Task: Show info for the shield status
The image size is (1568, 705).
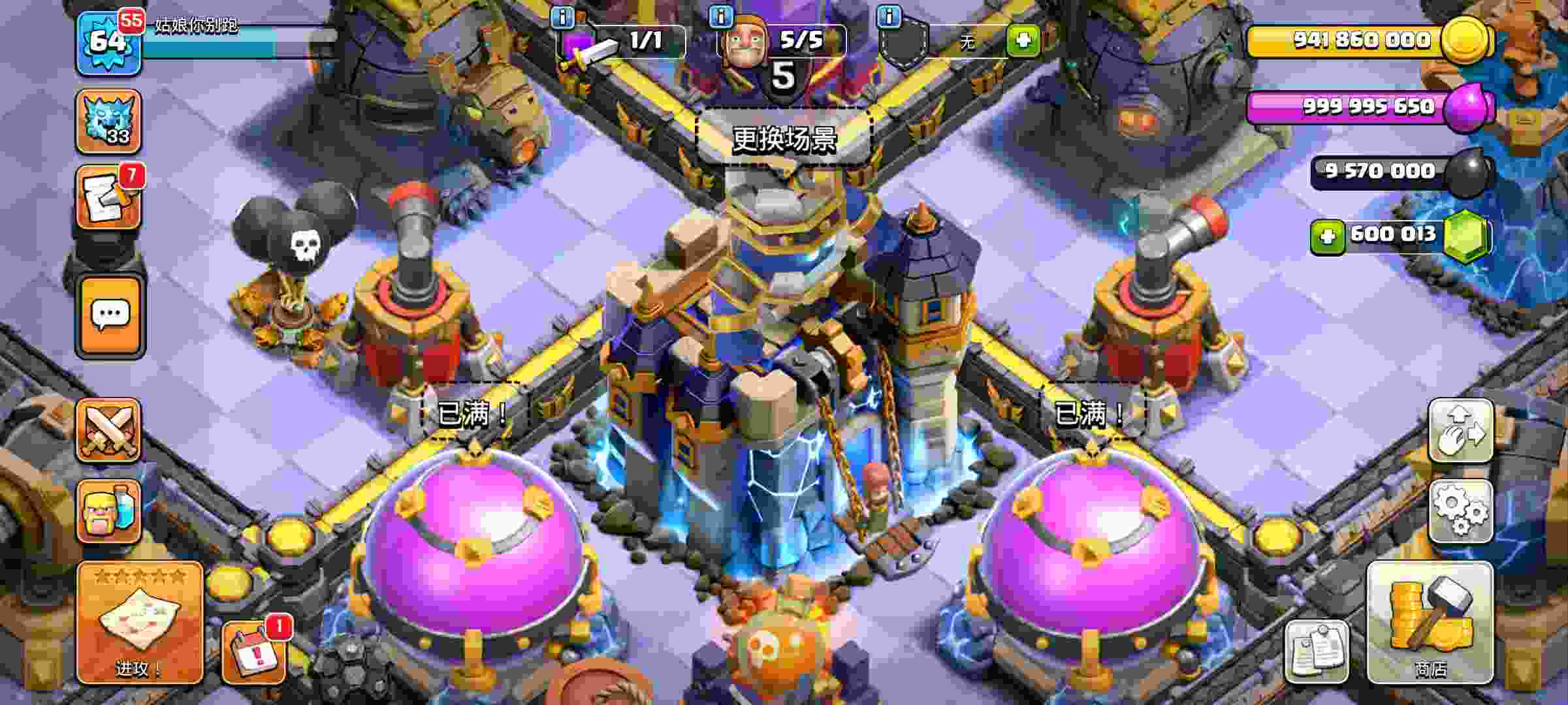Action: click(889, 16)
